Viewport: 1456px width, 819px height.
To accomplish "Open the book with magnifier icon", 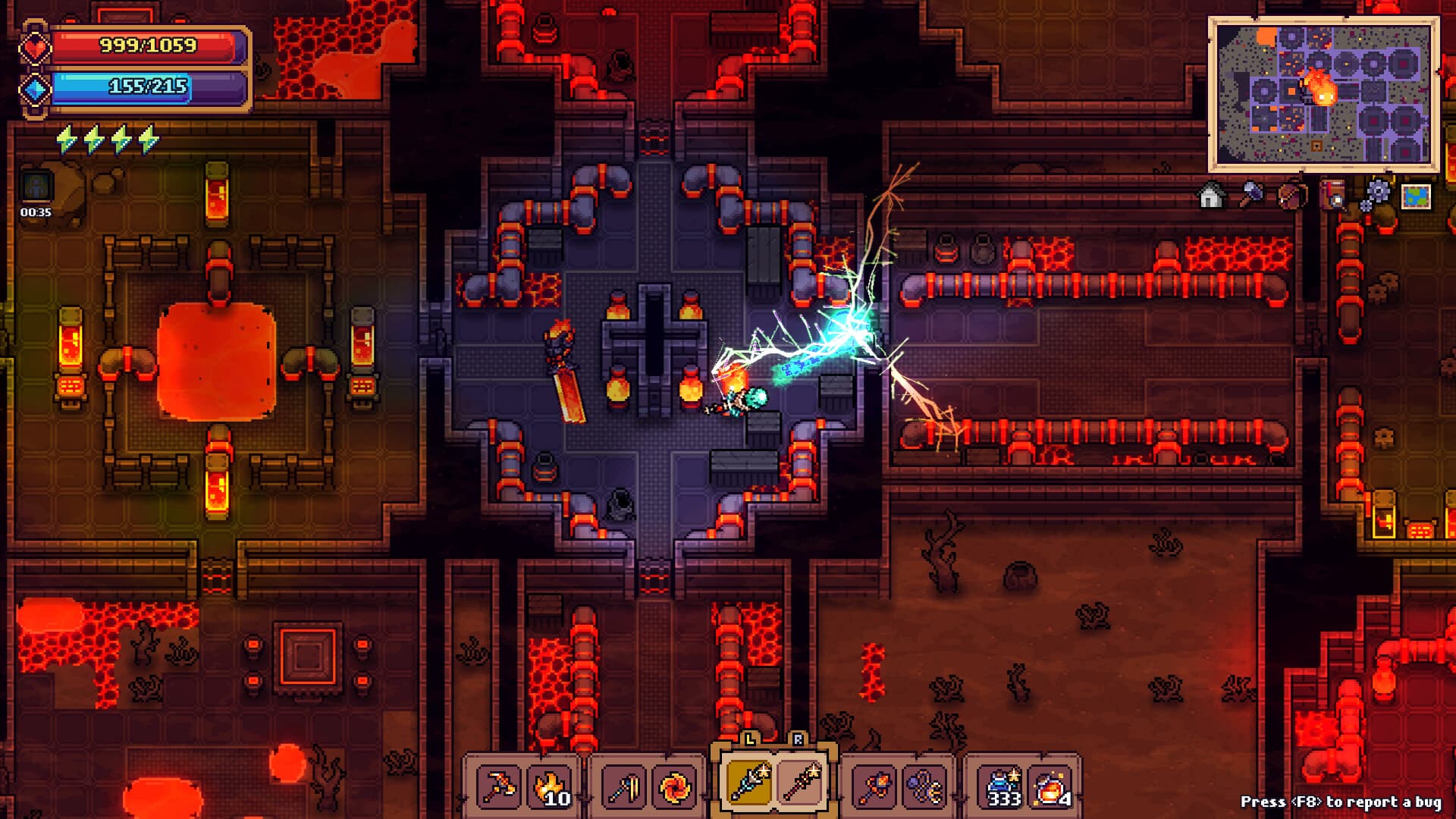I will (1332, 194).
